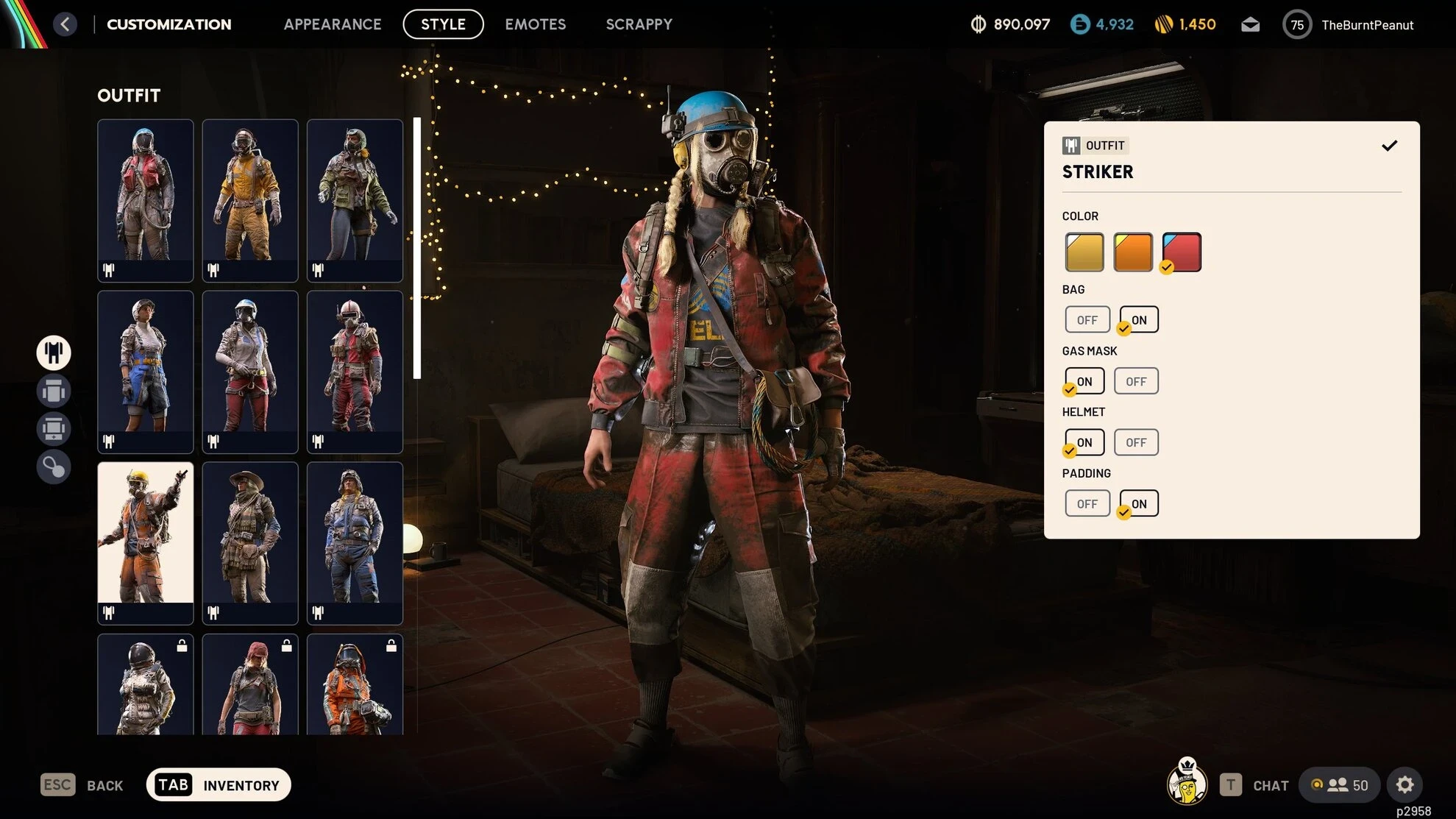1456x819 pixels.
Task: Open Inventory from the bottom bar
Action: tap(219, 785)
